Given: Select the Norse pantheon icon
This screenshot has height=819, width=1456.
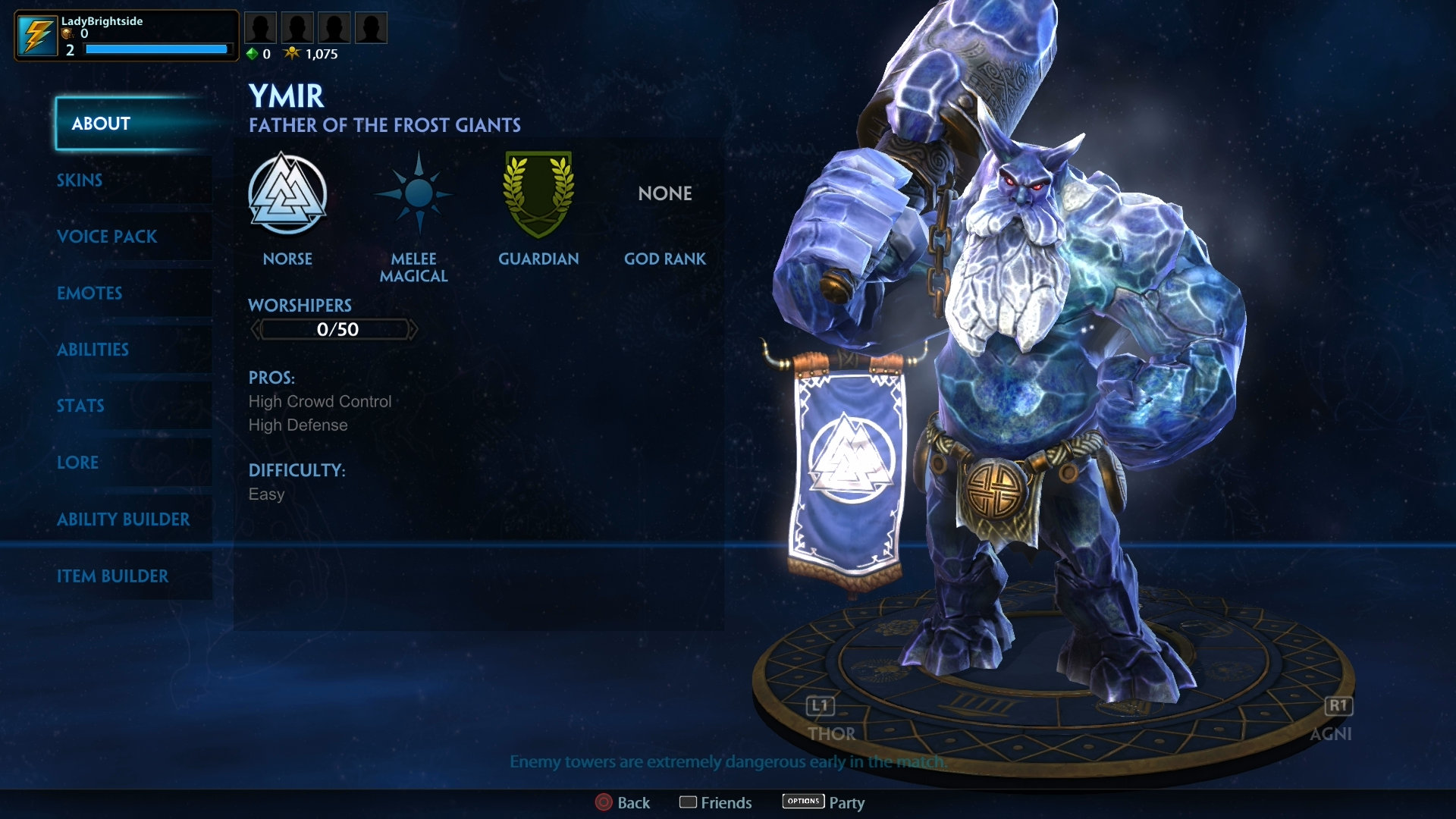Looking at the screenshot, I should click(288, 195).
